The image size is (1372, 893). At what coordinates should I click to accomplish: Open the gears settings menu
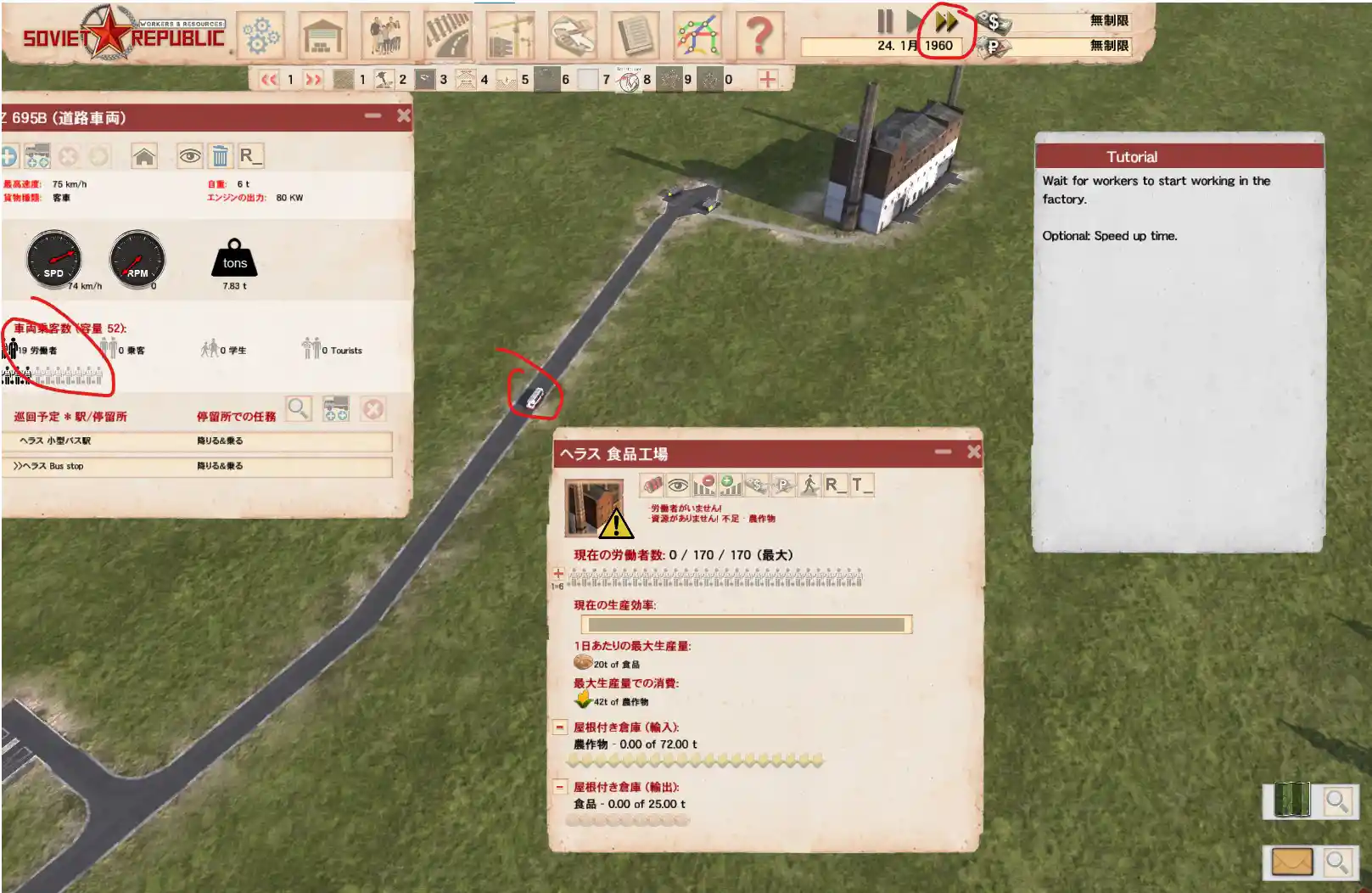click(260, 35)
